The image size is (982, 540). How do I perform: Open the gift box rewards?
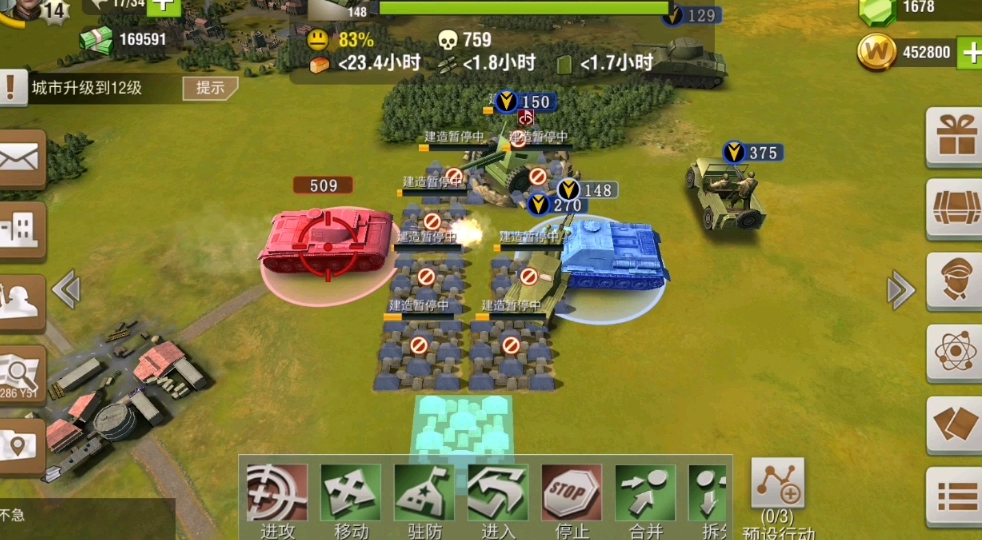[955, 136]
